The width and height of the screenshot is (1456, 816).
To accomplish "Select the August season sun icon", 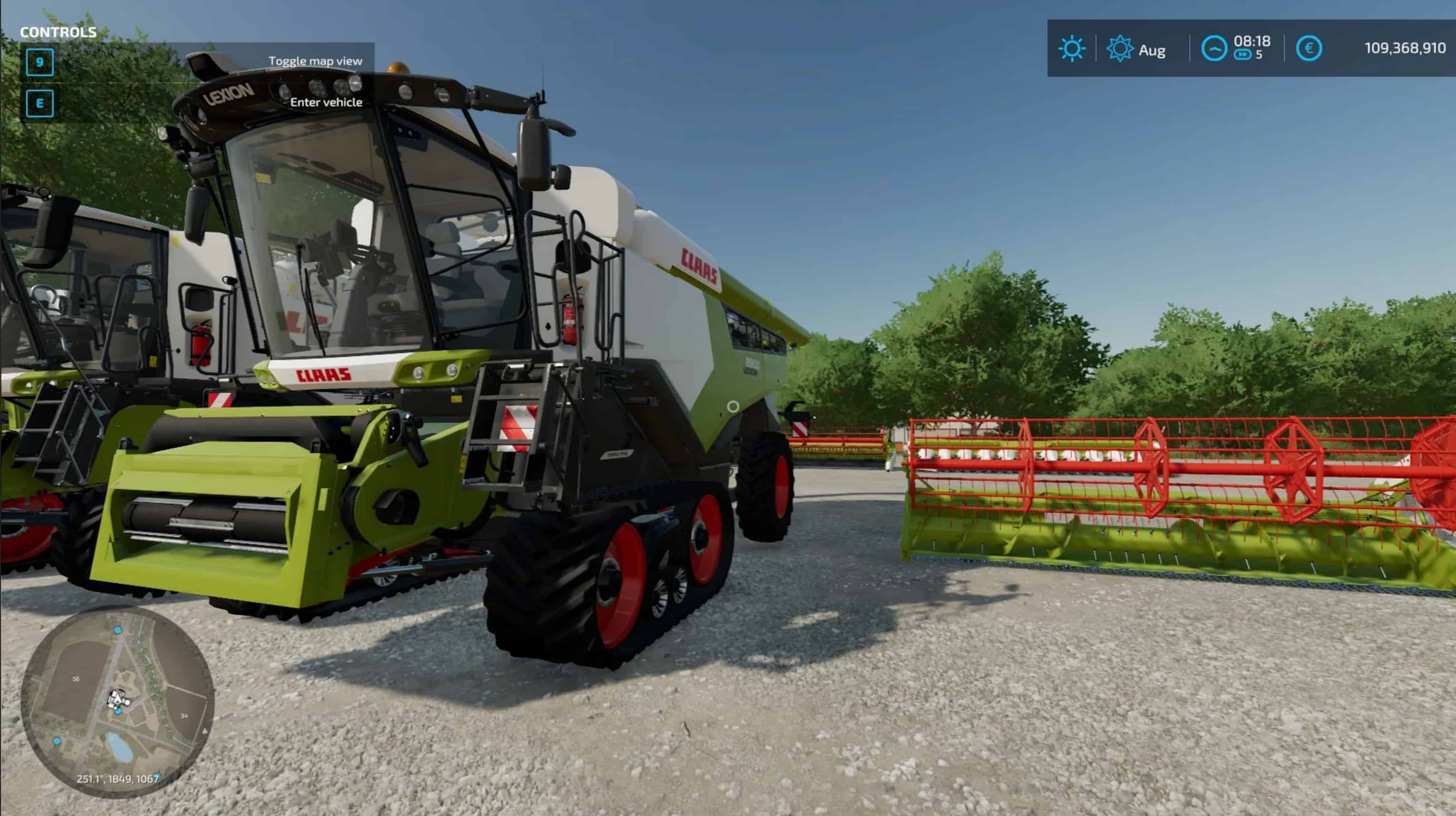I will pyautogui.click(x=1119, y=49).
